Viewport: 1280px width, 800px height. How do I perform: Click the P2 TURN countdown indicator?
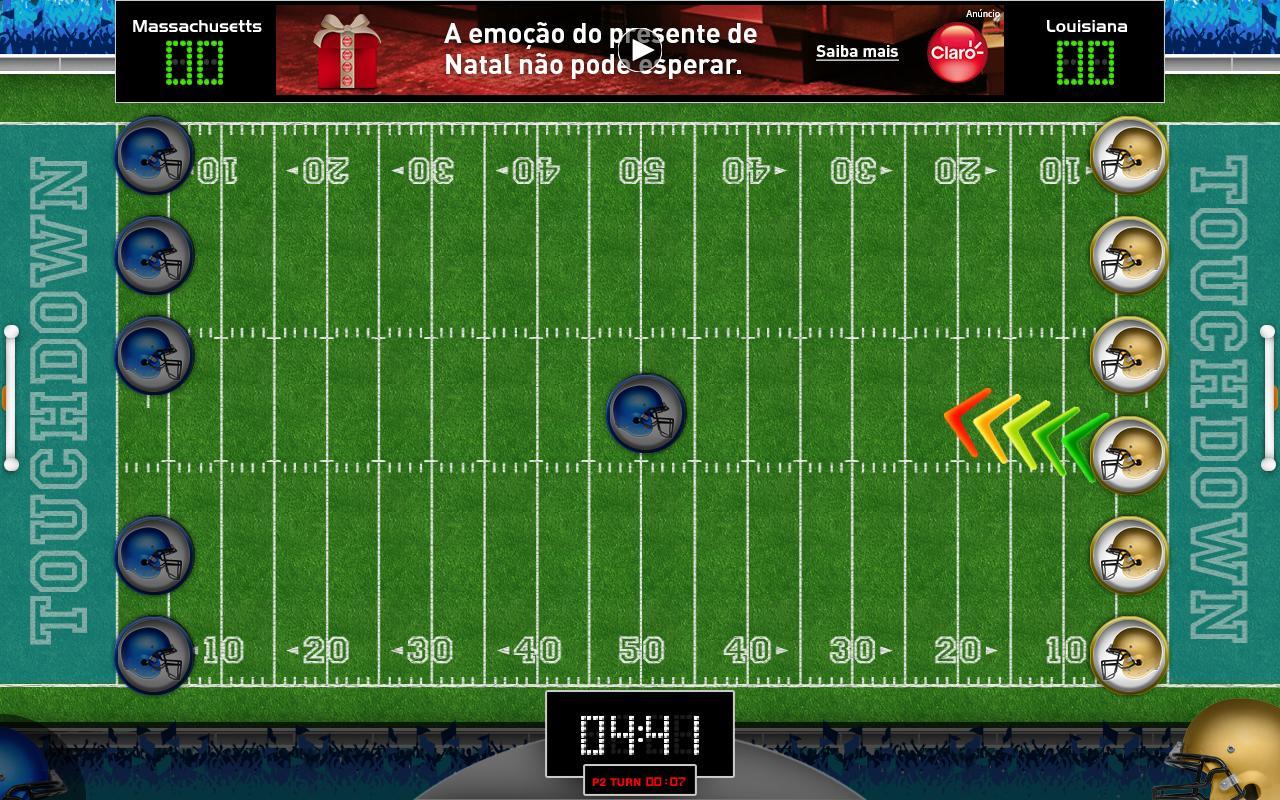tap(640, 783)
